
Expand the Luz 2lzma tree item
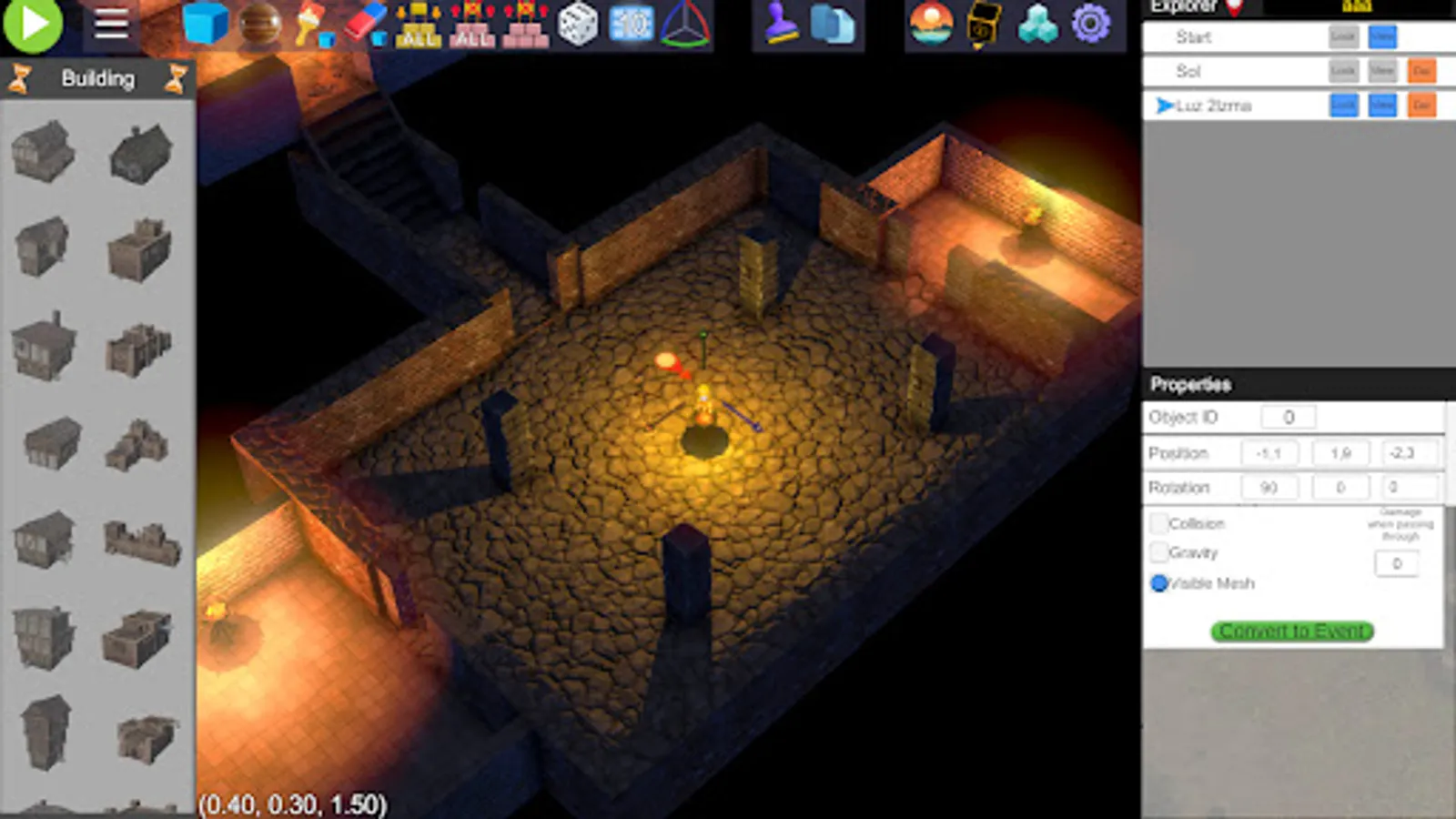1162,106
